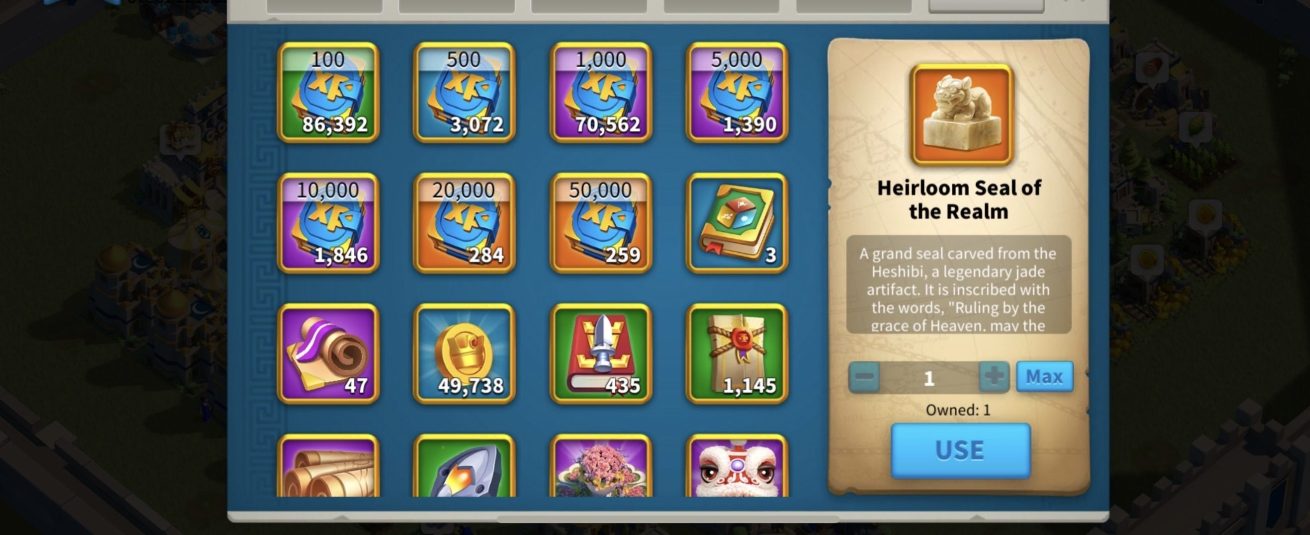The image size is (1310, 535).
Task: Select the 10,000 XP tome slot
Action: point(328,223)
